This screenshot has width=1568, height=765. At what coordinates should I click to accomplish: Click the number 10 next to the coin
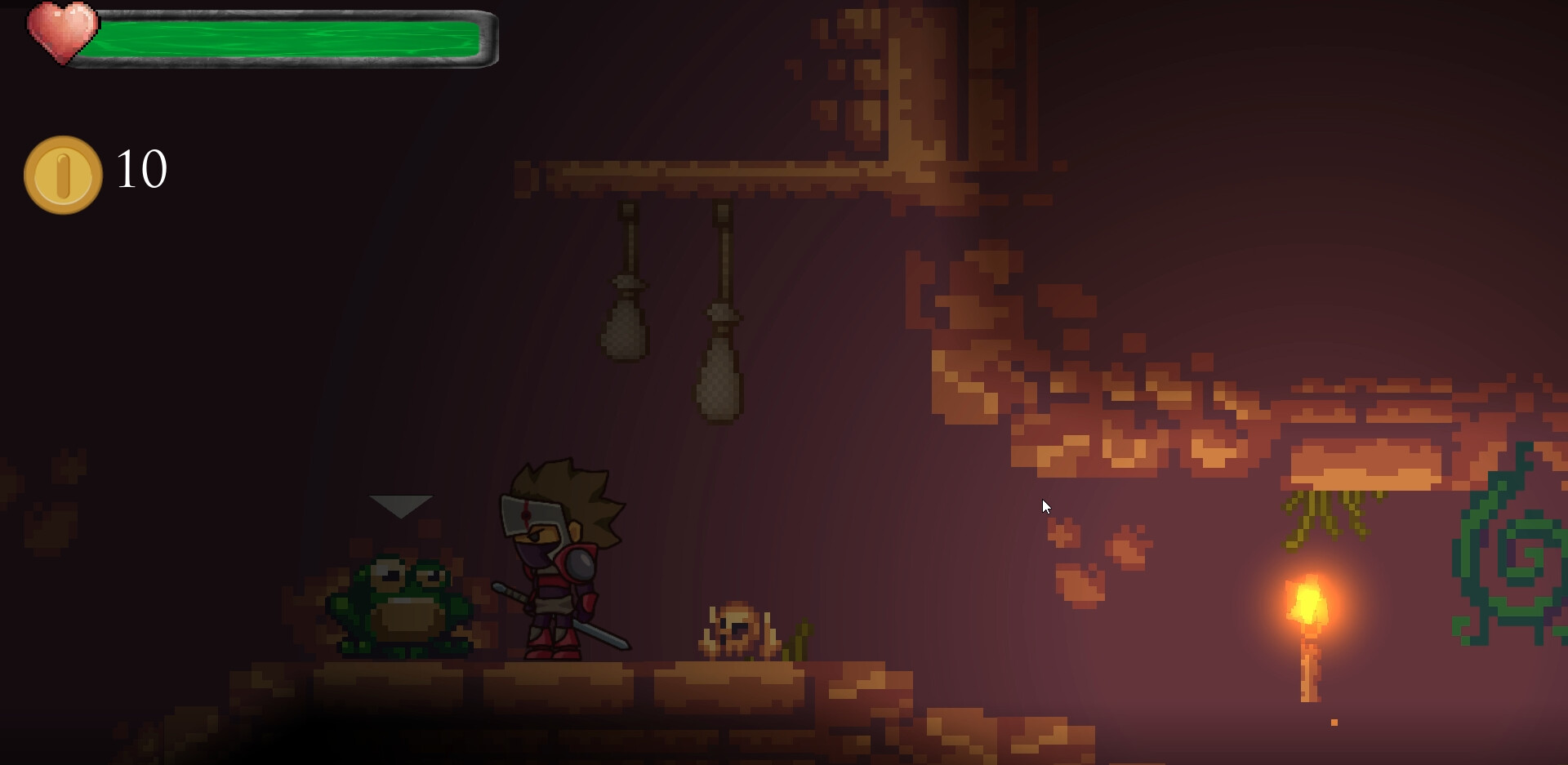140,169
